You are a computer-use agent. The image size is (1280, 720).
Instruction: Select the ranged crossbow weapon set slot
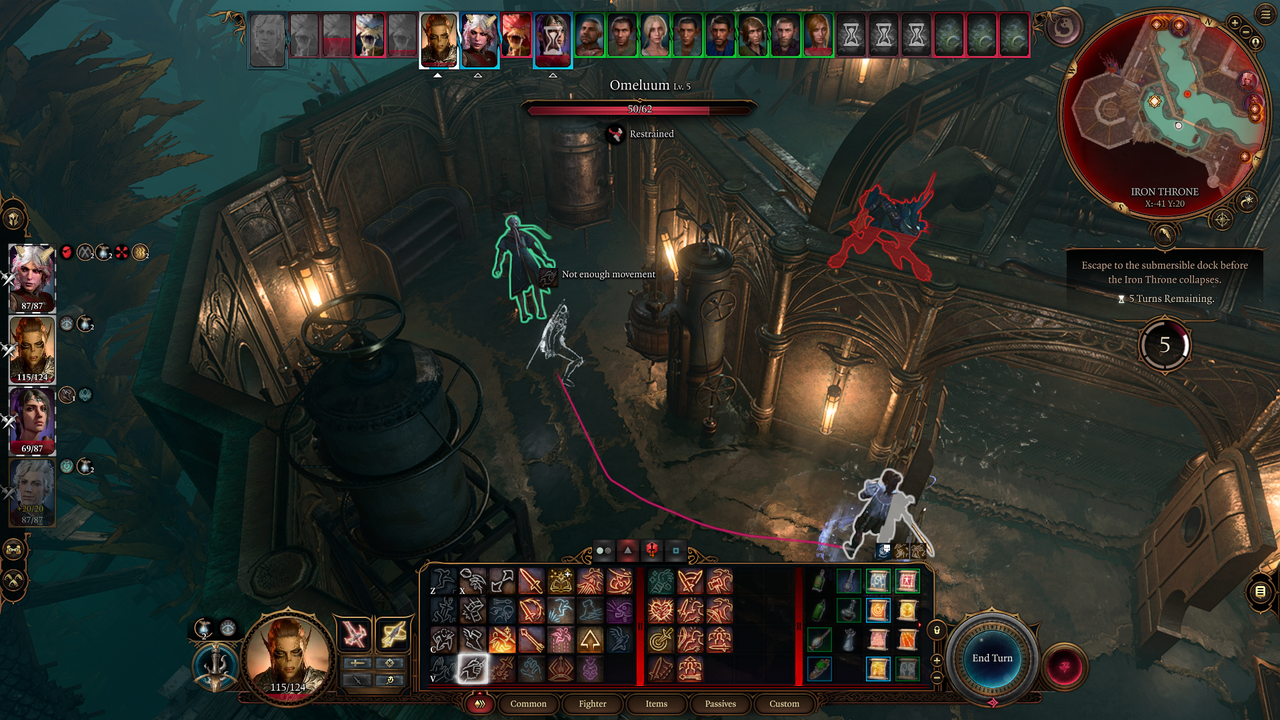[393, 634]
